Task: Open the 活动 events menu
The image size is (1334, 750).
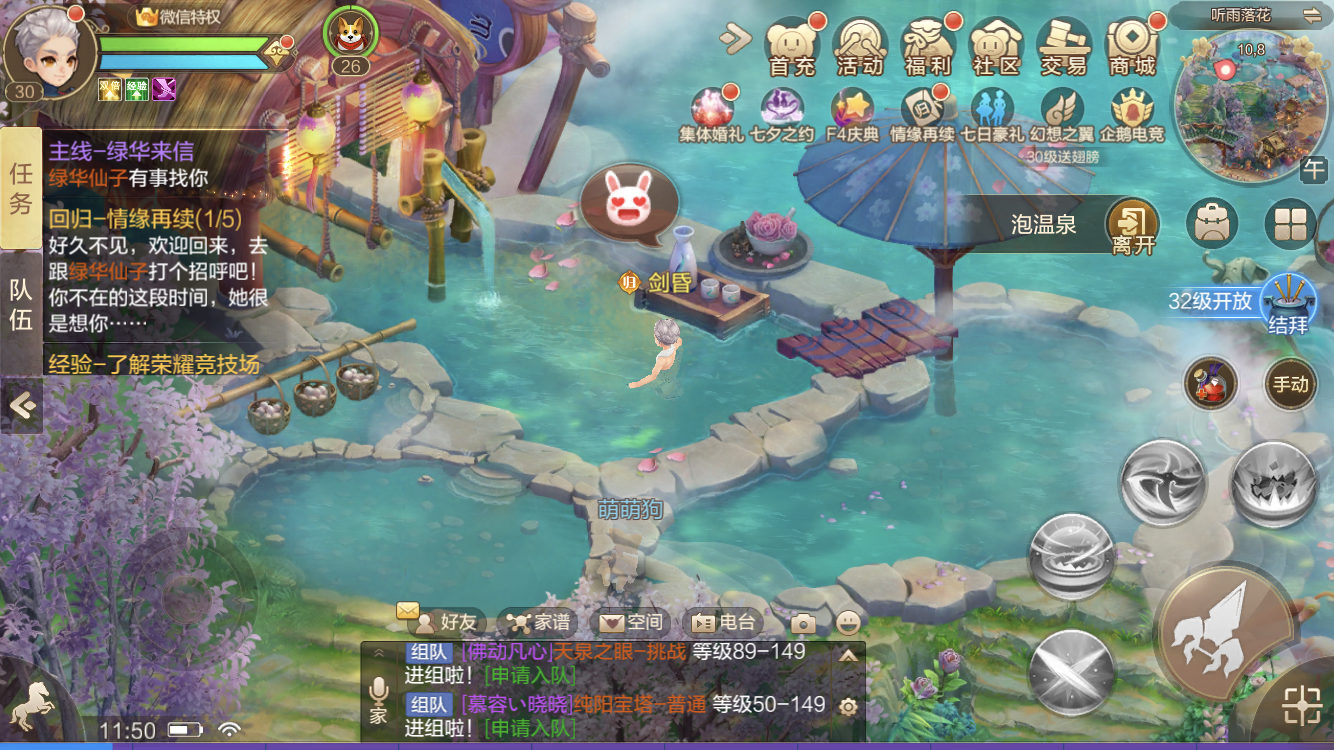Action: point(860,46)
